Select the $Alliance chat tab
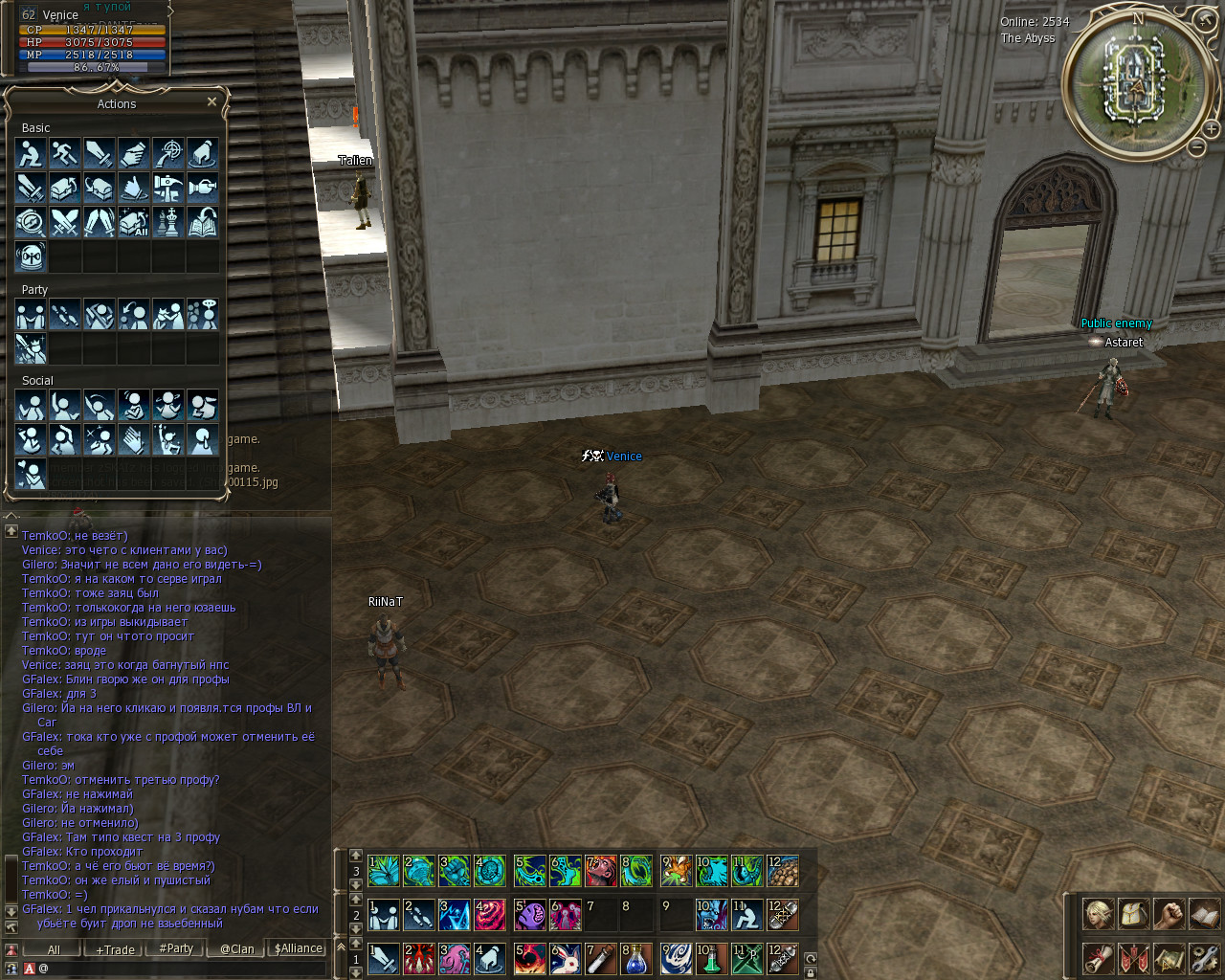This screenshot has height=980, width=1225. tap(299, 948)
